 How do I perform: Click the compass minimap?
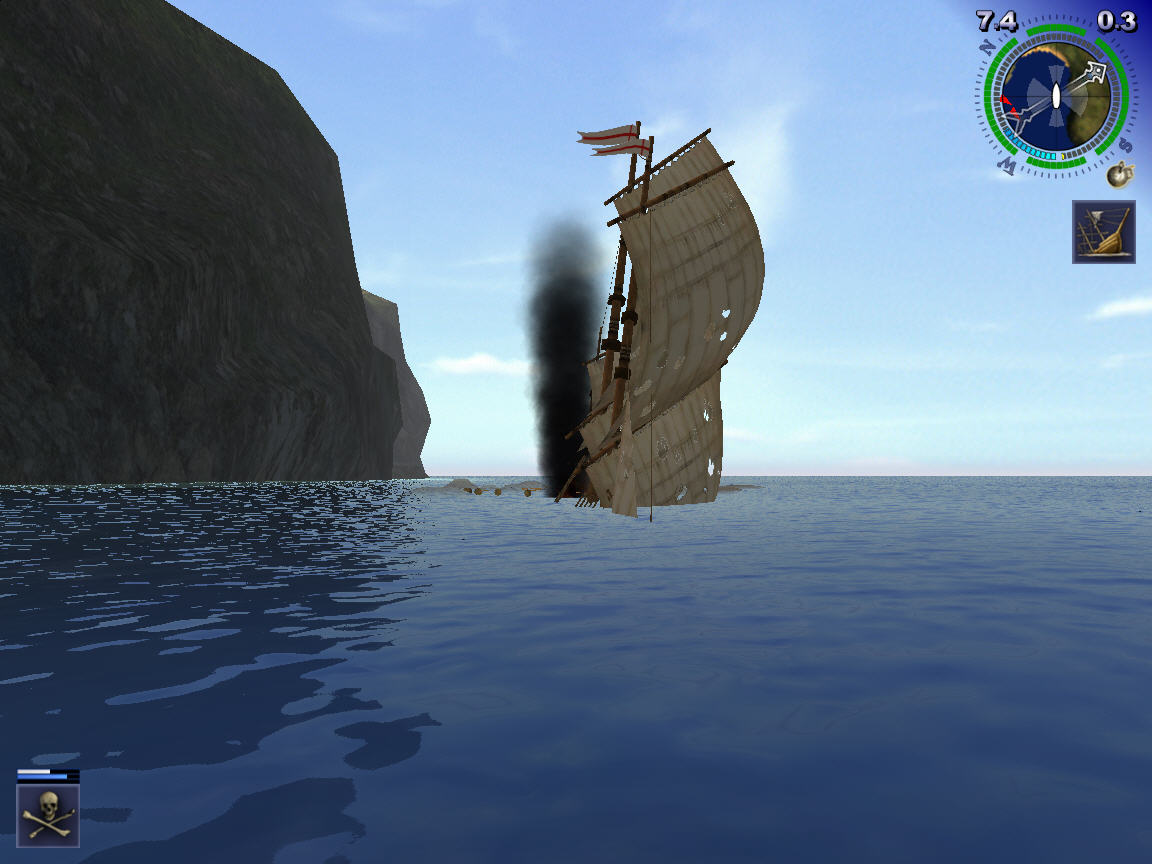[x=1056, y=98]
